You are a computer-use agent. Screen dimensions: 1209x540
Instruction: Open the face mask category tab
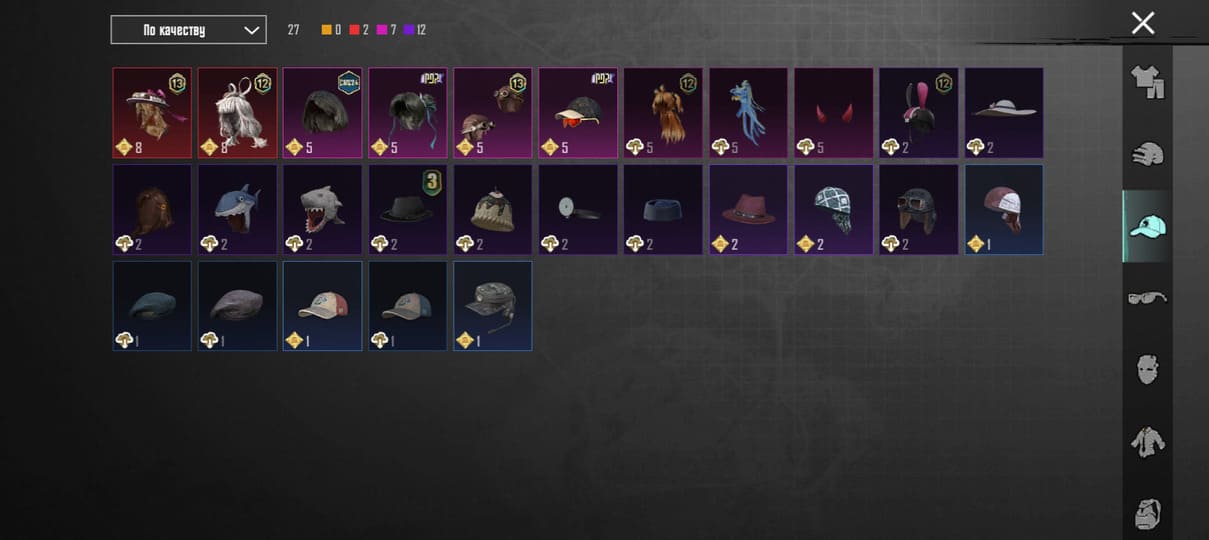[x=1146, y=369]
